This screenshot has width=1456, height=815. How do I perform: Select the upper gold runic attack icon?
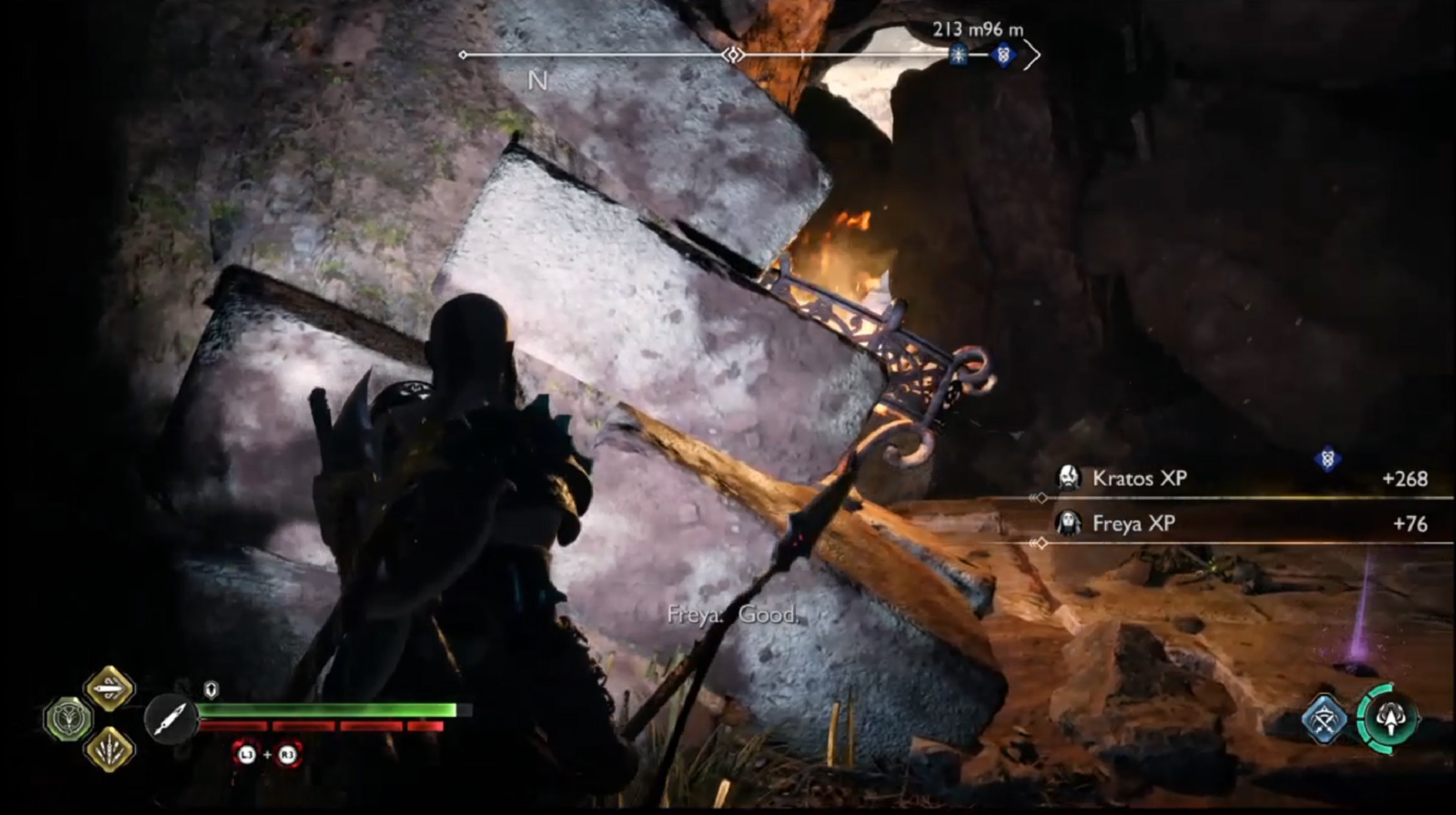pos(109,687)
